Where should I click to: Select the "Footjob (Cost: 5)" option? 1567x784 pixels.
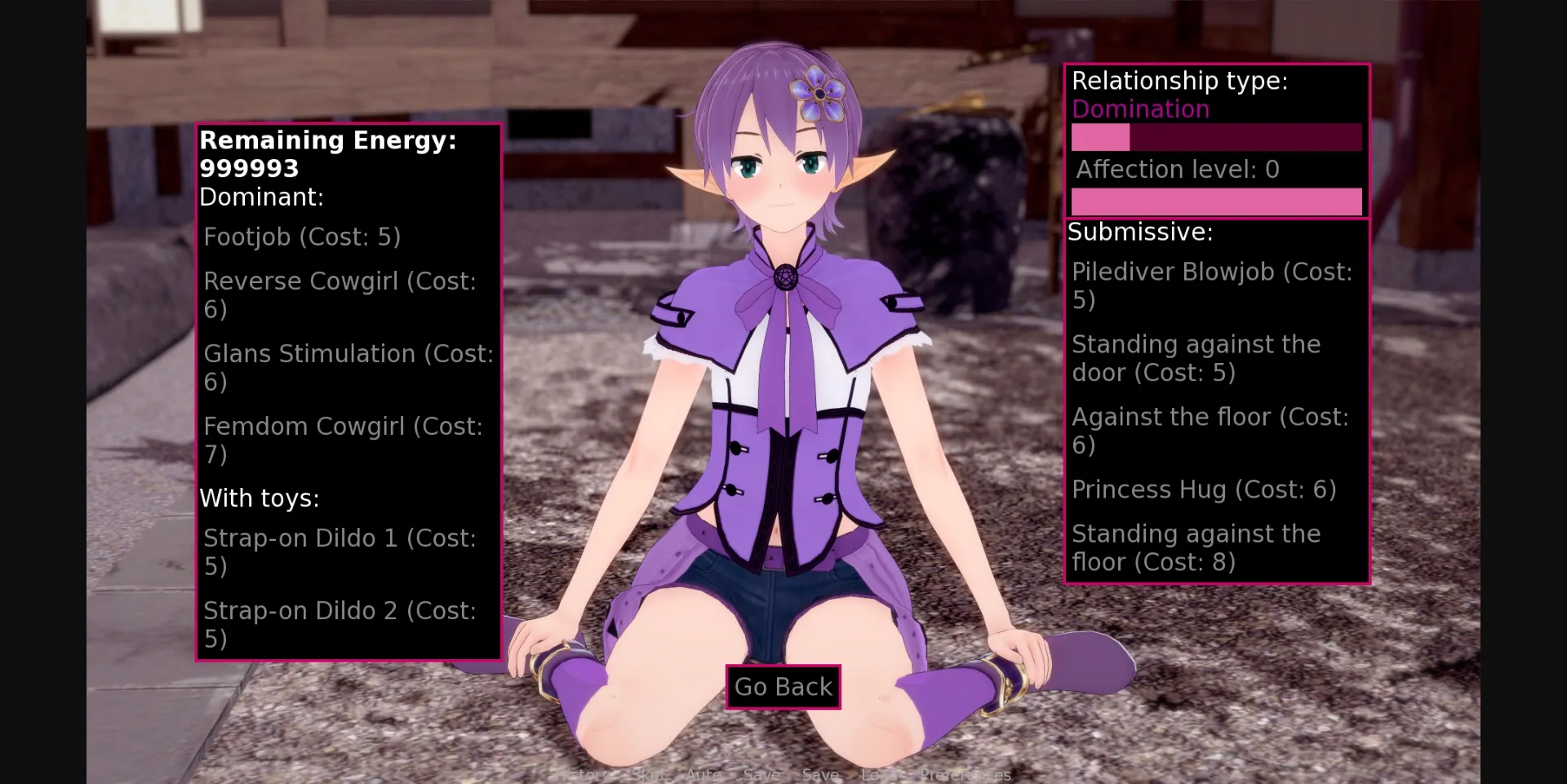point(302,237)
